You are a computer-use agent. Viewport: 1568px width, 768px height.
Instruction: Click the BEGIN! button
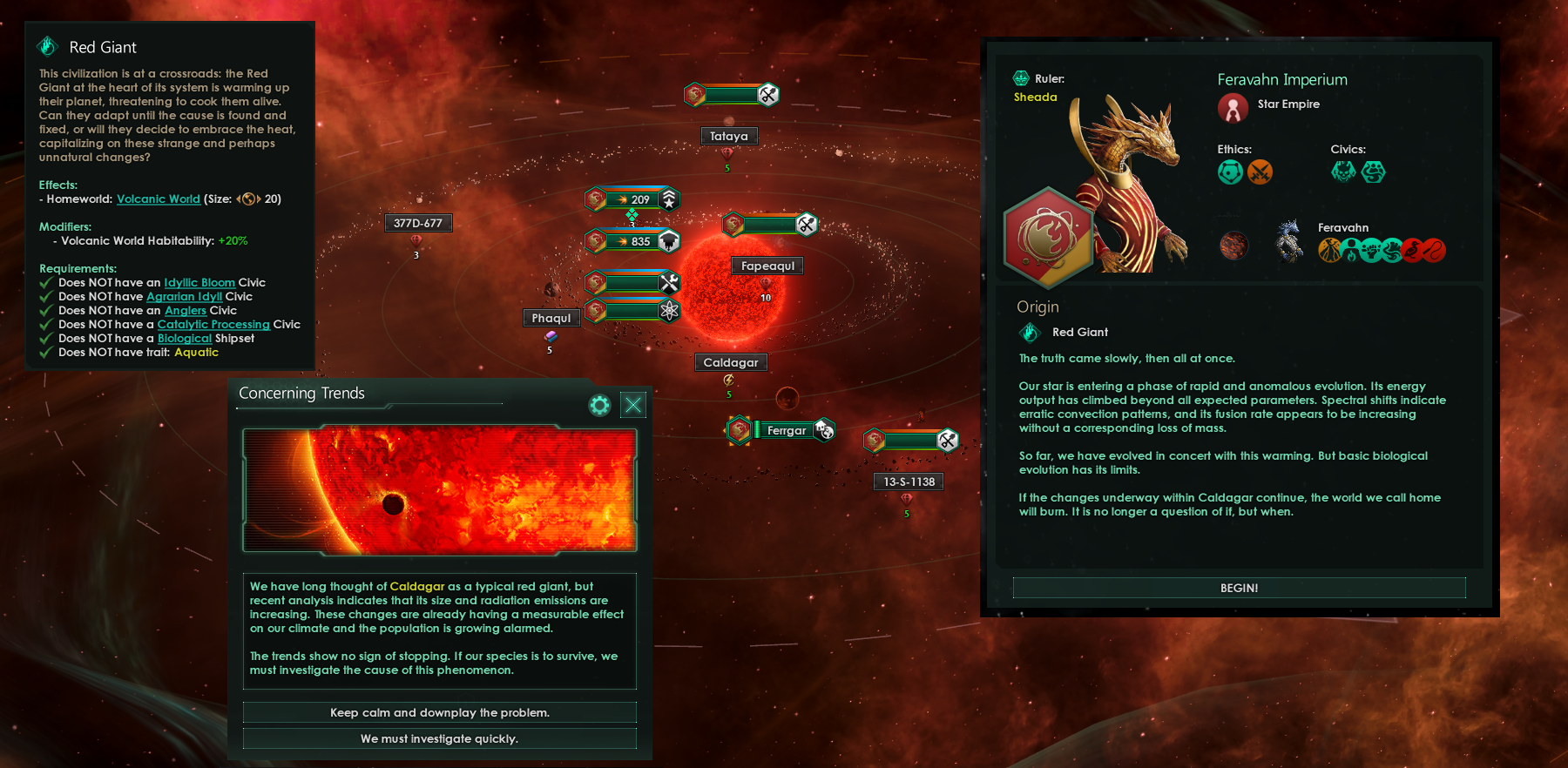coord(1239,588)
